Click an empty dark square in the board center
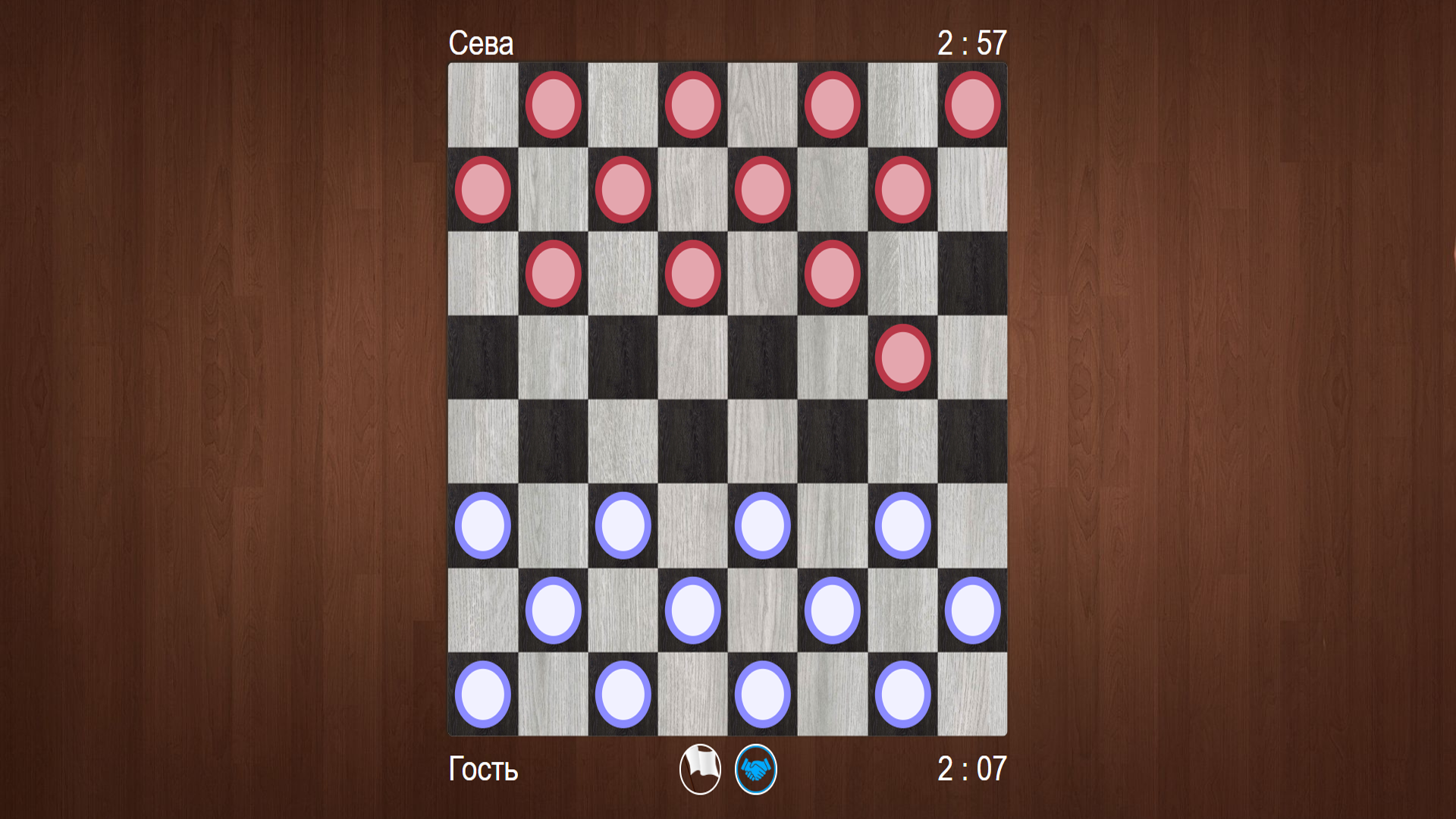Viewport: 1456px width, 819px height. [x=692, y=441]
